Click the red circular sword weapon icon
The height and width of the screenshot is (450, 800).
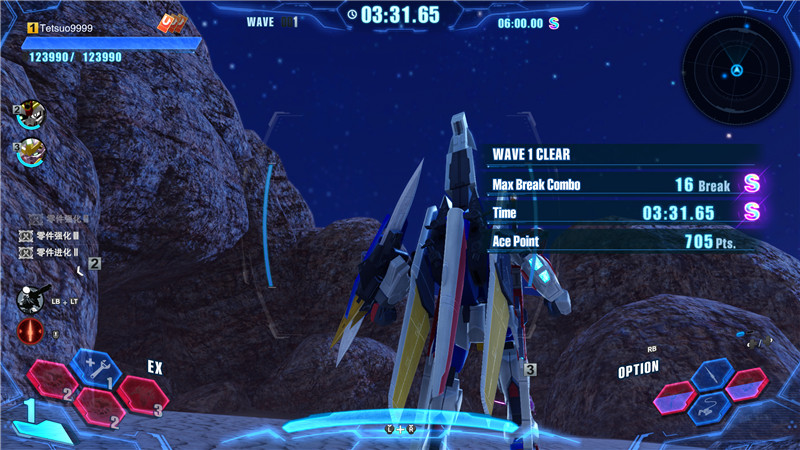coord(30,332)
